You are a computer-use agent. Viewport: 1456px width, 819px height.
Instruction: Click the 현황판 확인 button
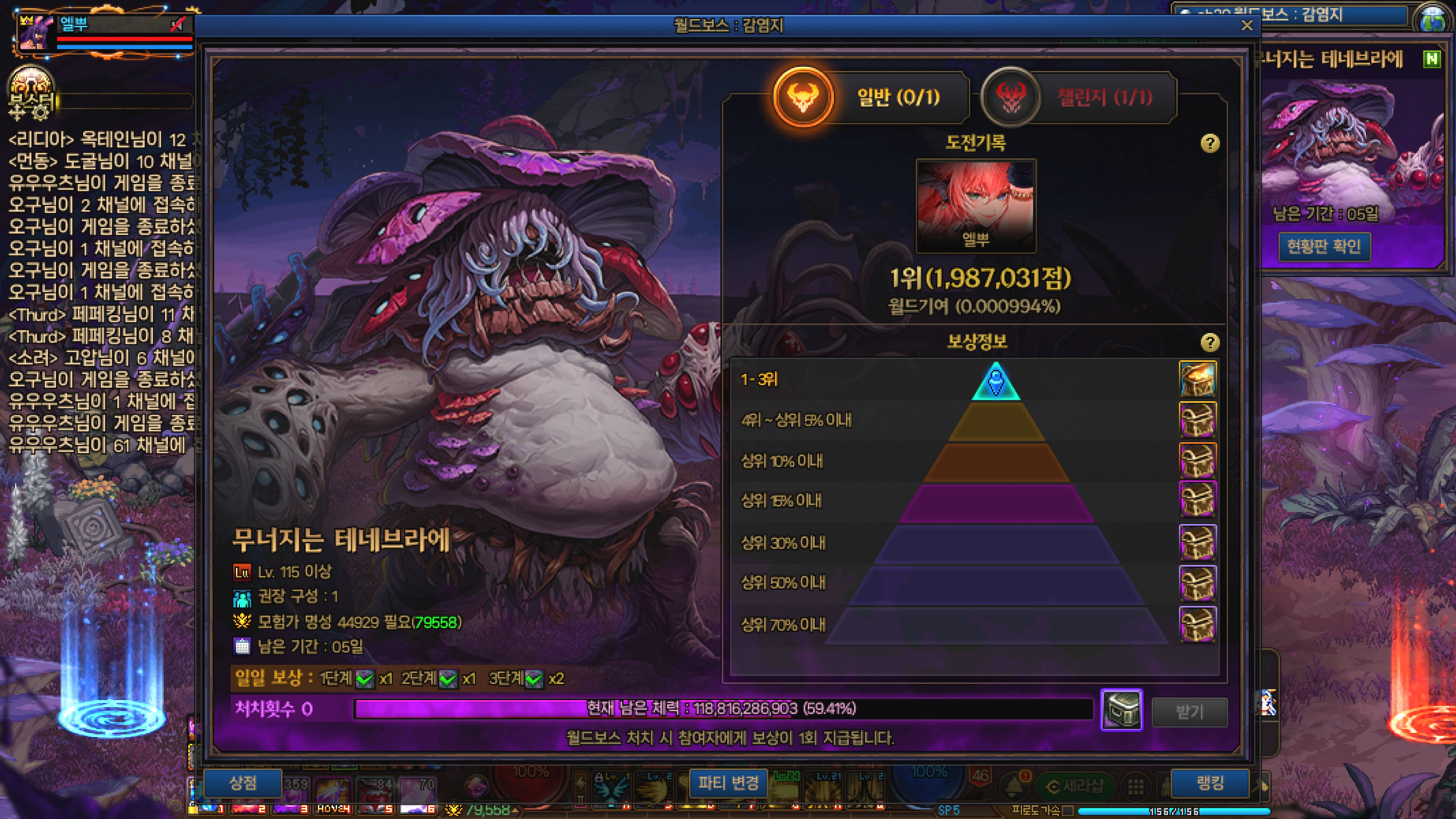(x=1324, y=246)
